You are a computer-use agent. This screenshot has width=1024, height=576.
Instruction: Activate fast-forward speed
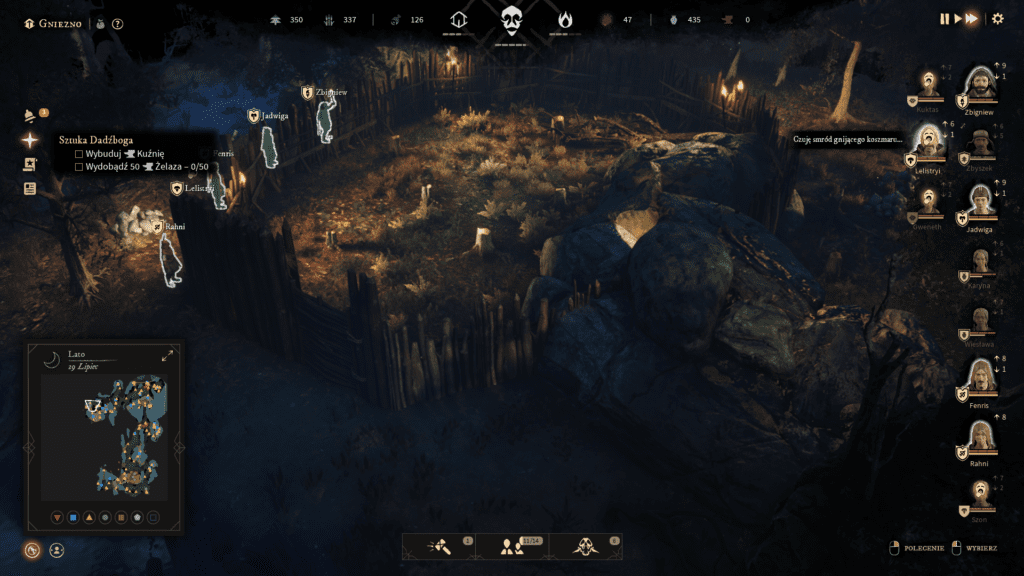coord(971,19)
